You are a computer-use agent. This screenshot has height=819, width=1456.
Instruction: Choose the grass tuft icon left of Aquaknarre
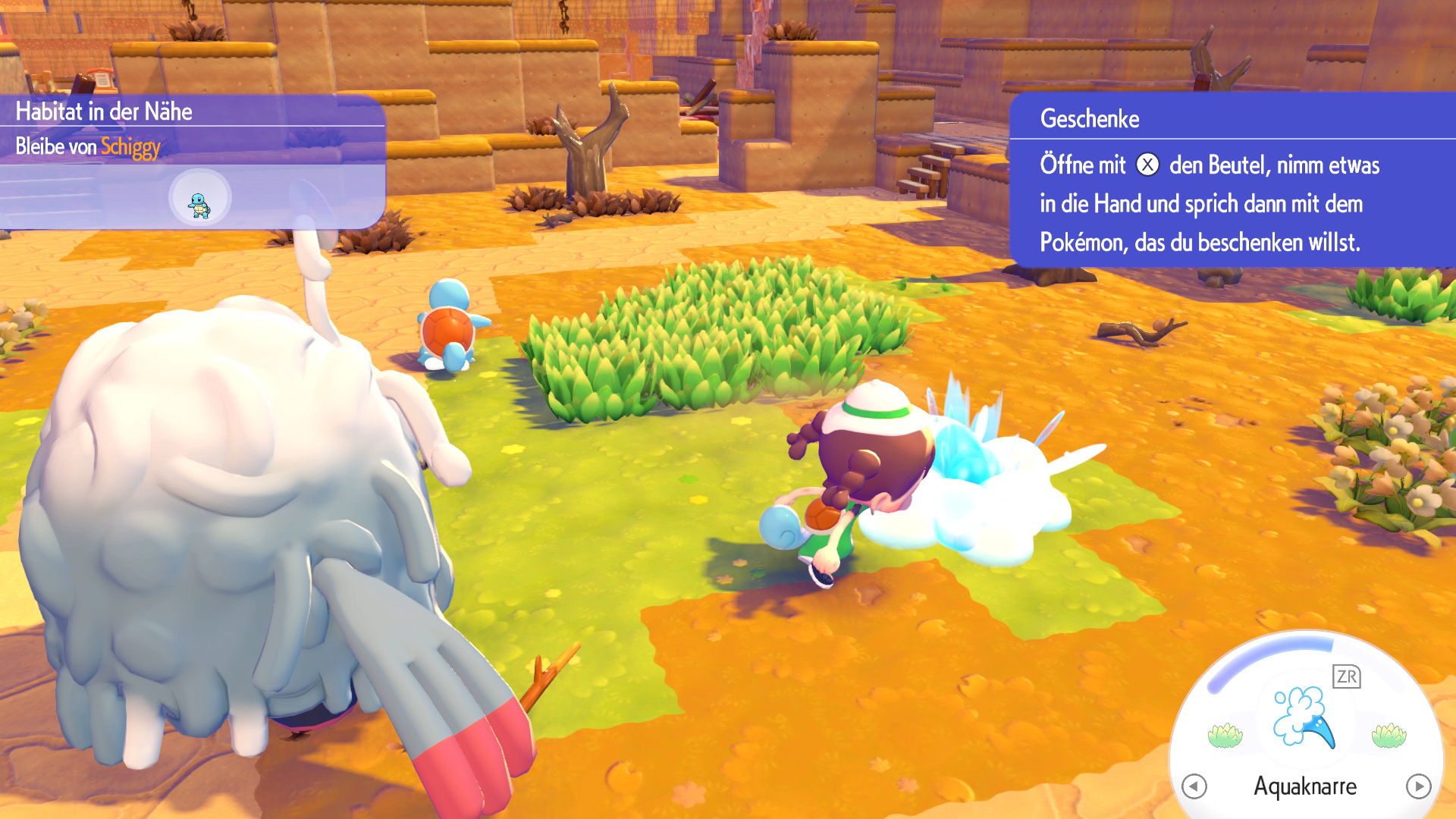1225,735
